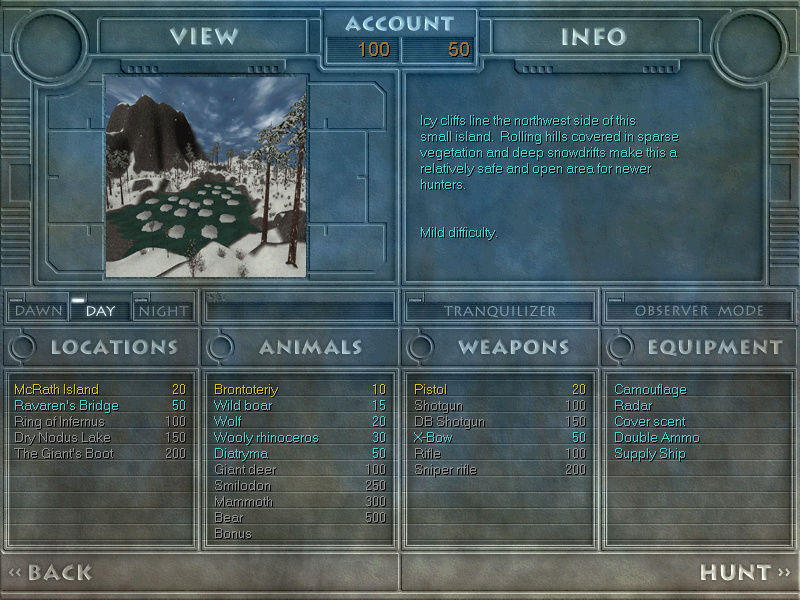Select the Wolf in the animals list

pyautogui.click(x=229, y=421)
